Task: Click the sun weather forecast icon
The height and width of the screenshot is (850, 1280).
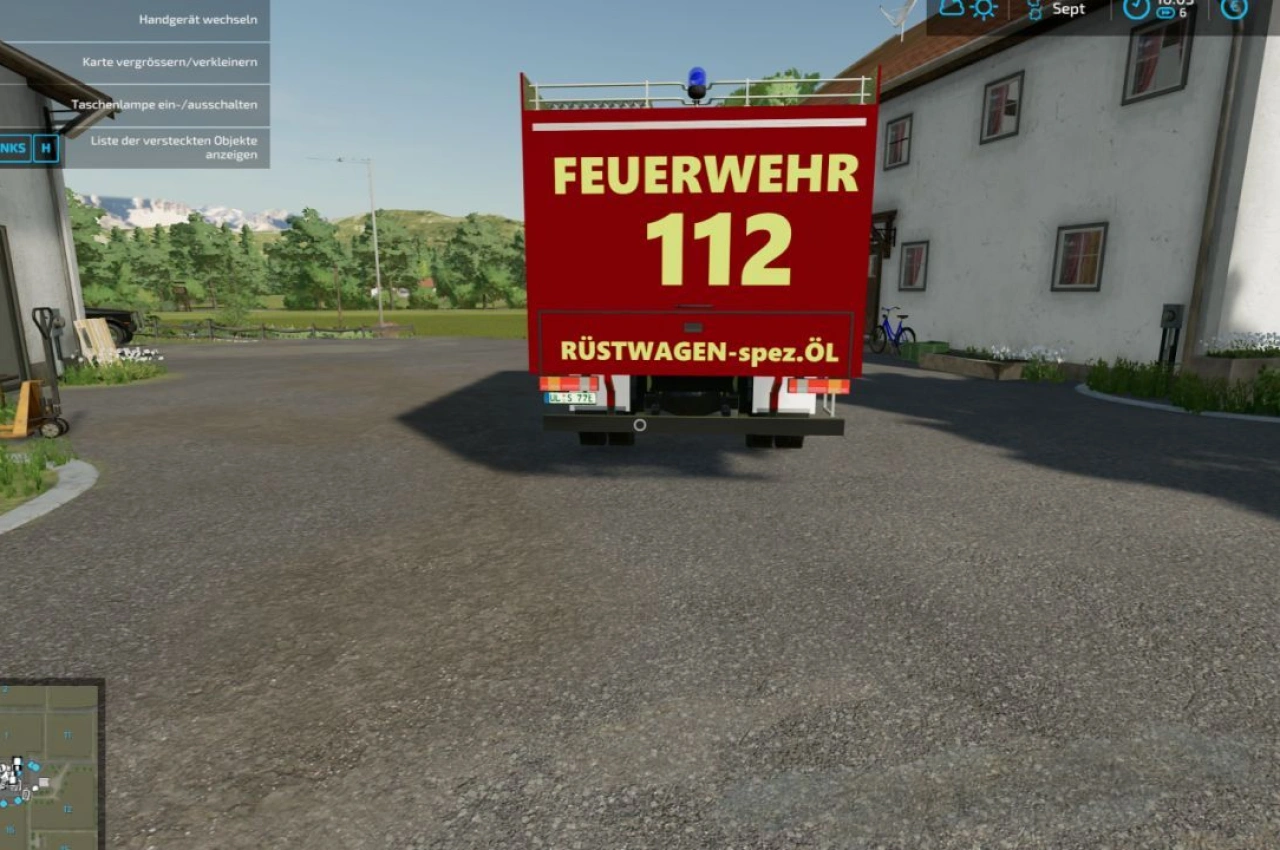Action: coord(983,9)
